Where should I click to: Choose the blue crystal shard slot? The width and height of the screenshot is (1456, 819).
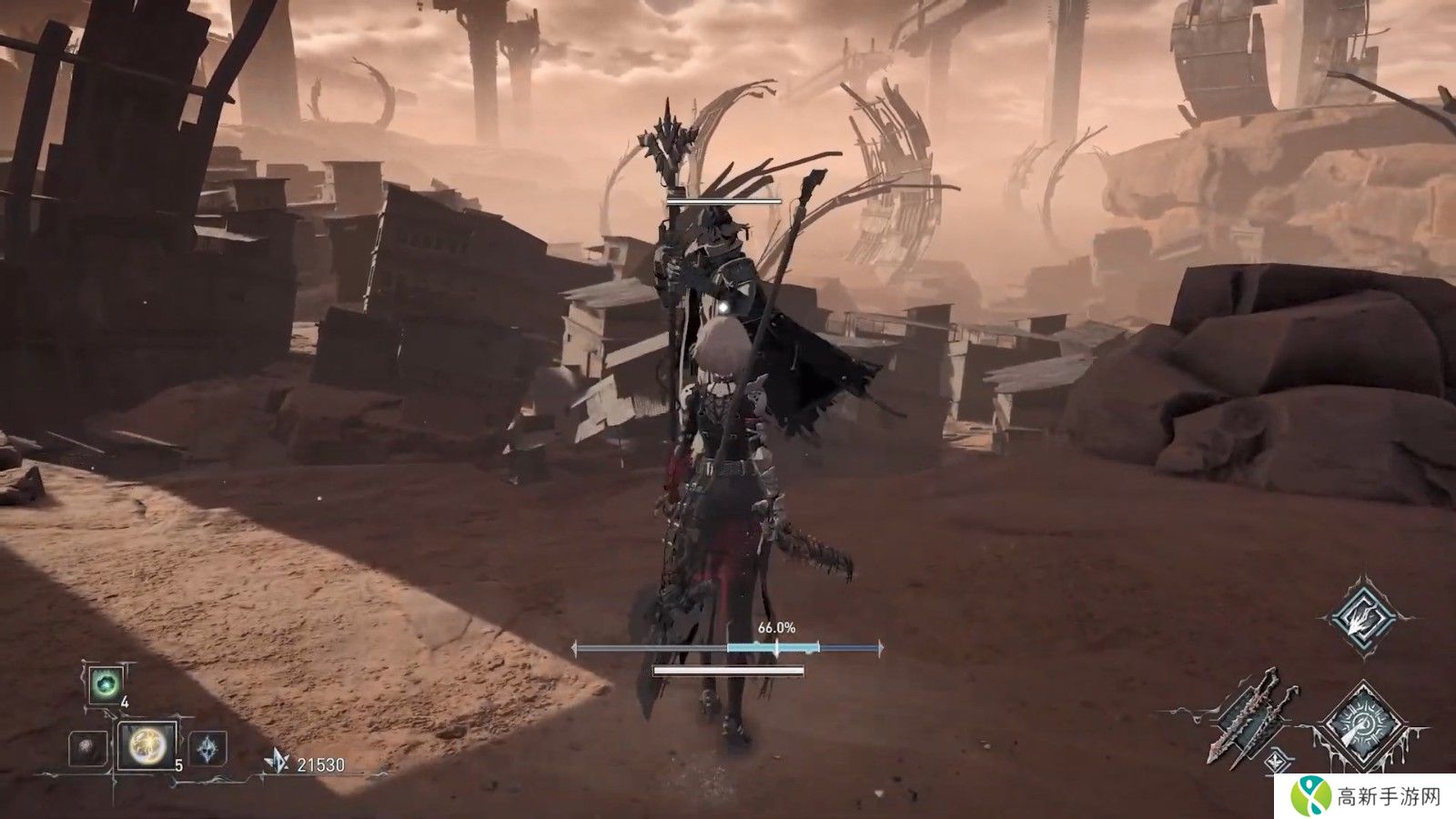(207, 749)
